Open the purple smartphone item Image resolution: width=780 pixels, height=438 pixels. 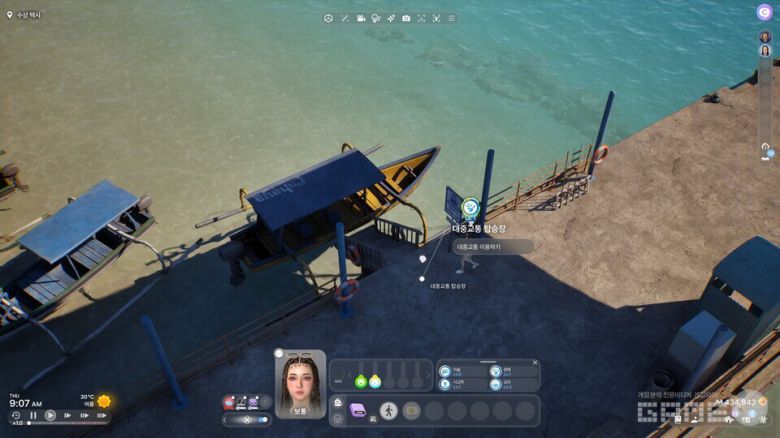359,410
